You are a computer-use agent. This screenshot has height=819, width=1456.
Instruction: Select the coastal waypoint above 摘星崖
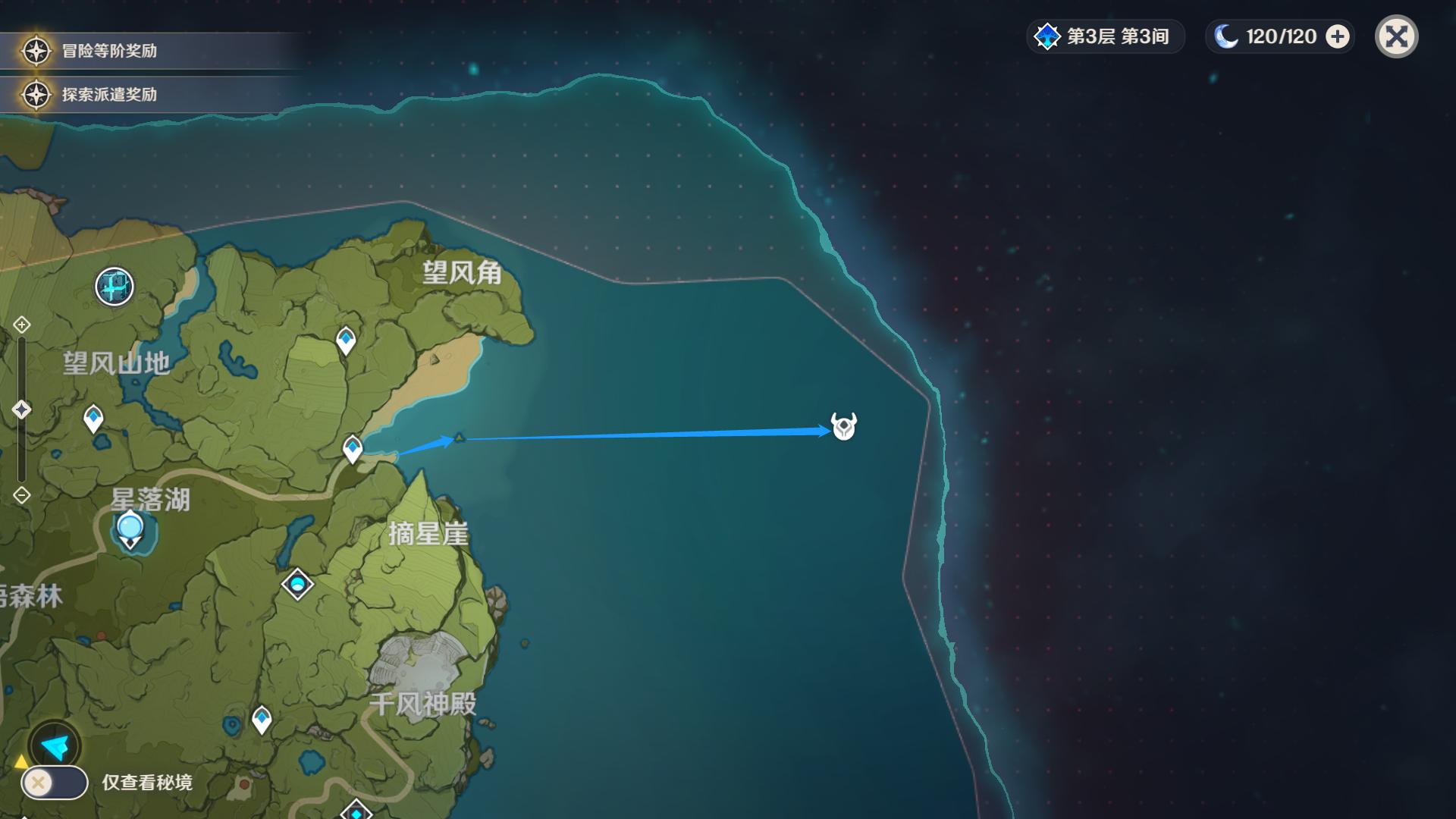[353, 448]
